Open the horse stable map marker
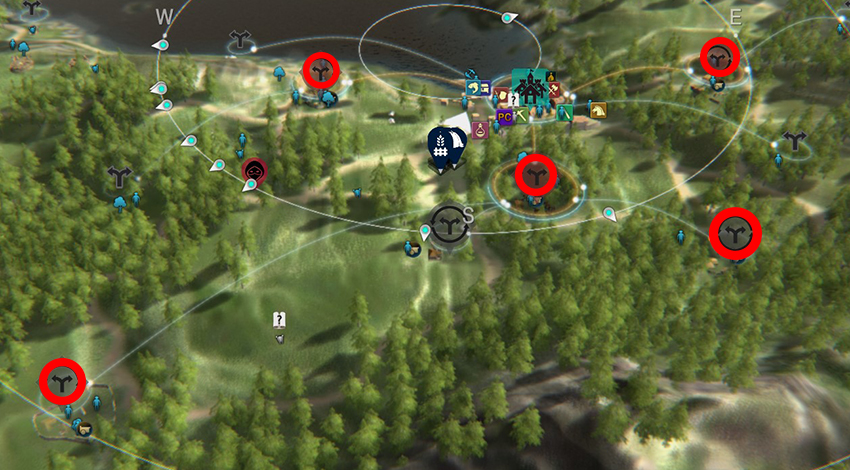 coord(598,110)
